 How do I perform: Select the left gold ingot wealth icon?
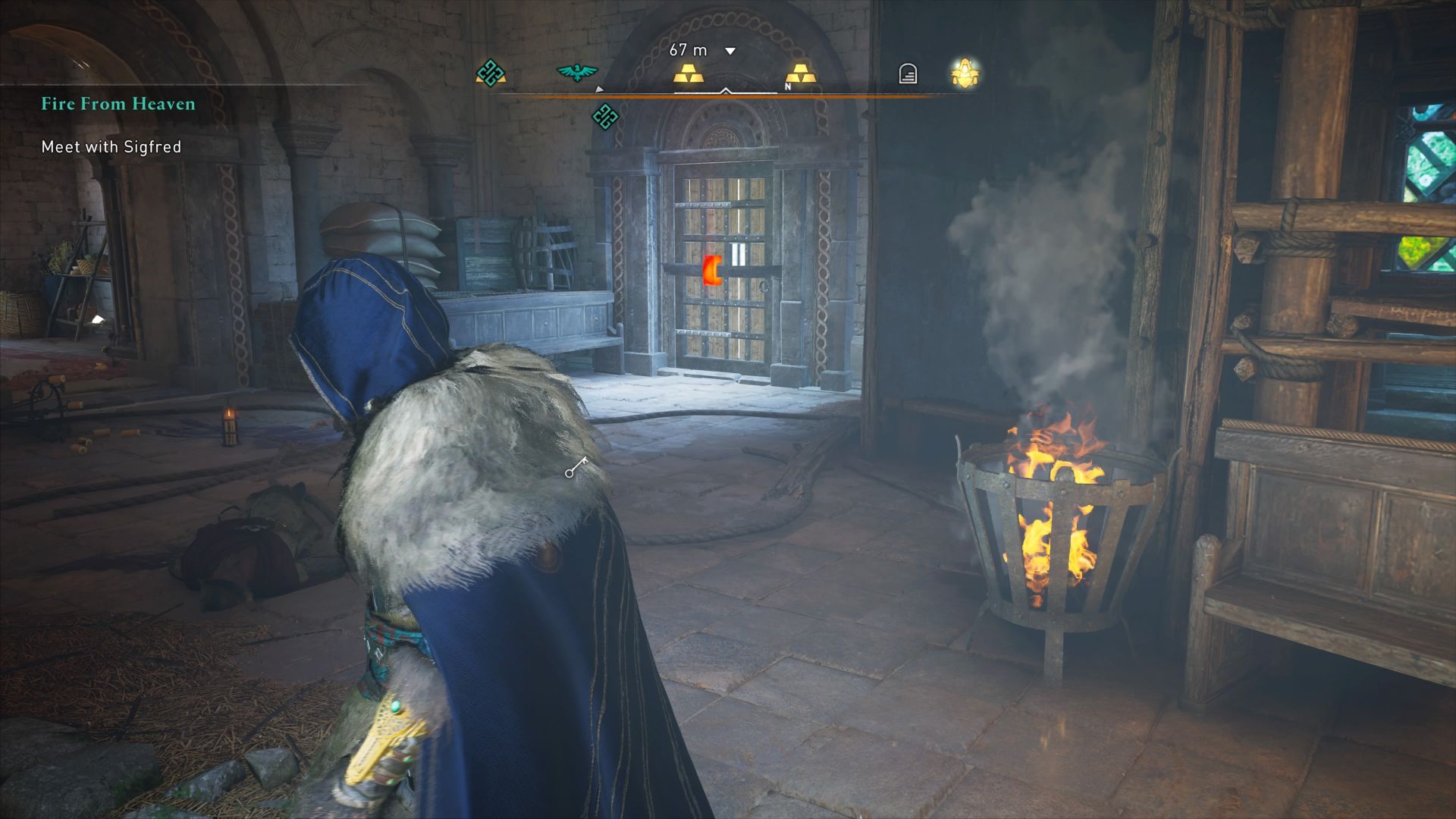click(690, 74)
